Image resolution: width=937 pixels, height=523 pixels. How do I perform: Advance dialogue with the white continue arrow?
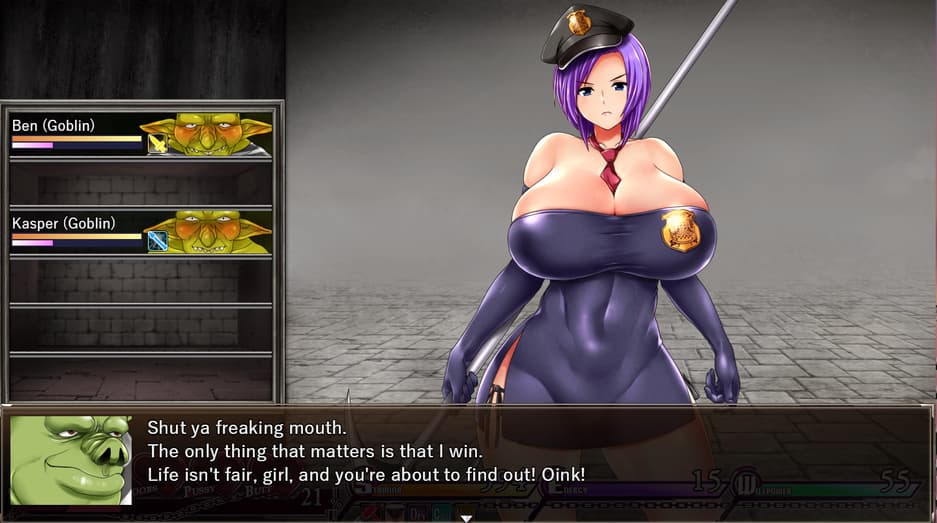(x=466, y=517)
